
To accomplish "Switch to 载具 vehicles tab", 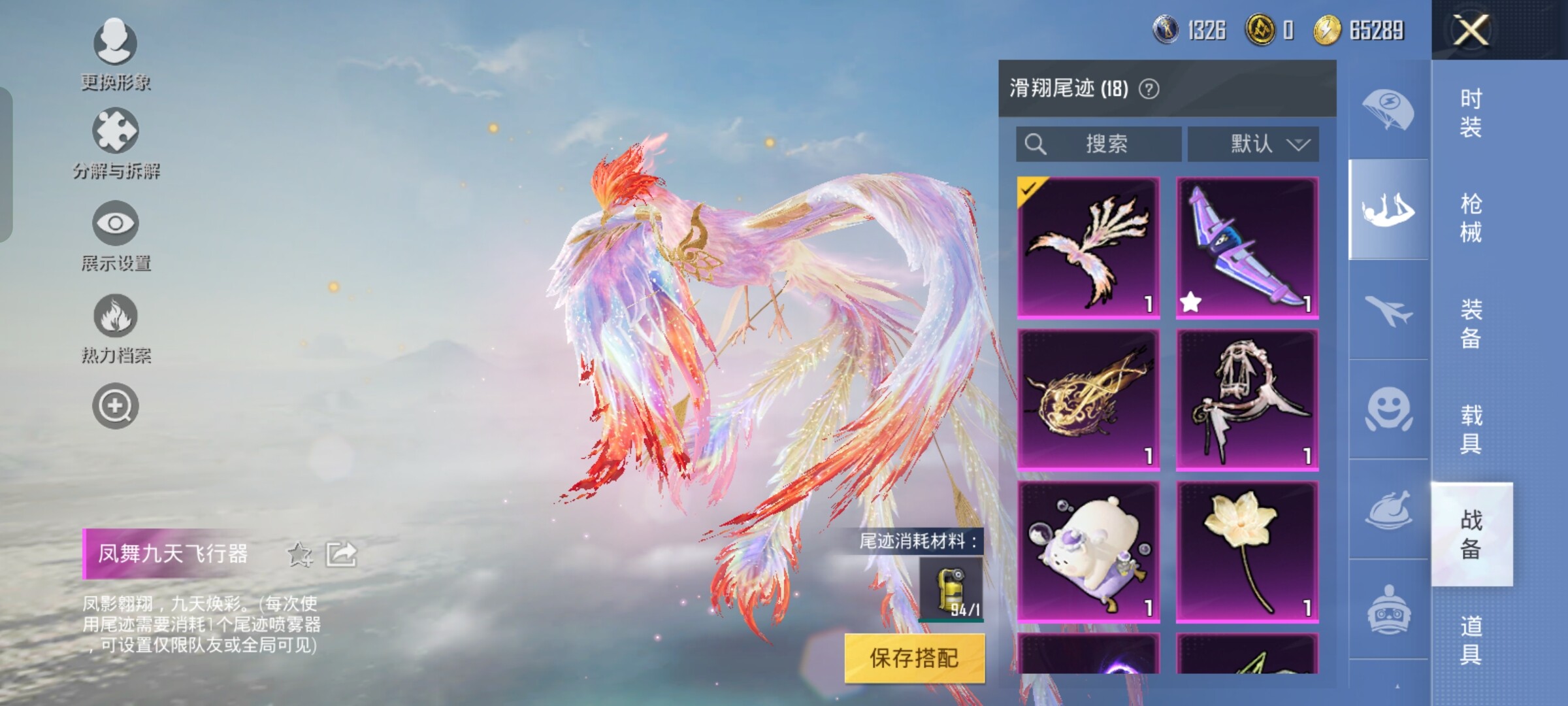I will point(1471,429).
